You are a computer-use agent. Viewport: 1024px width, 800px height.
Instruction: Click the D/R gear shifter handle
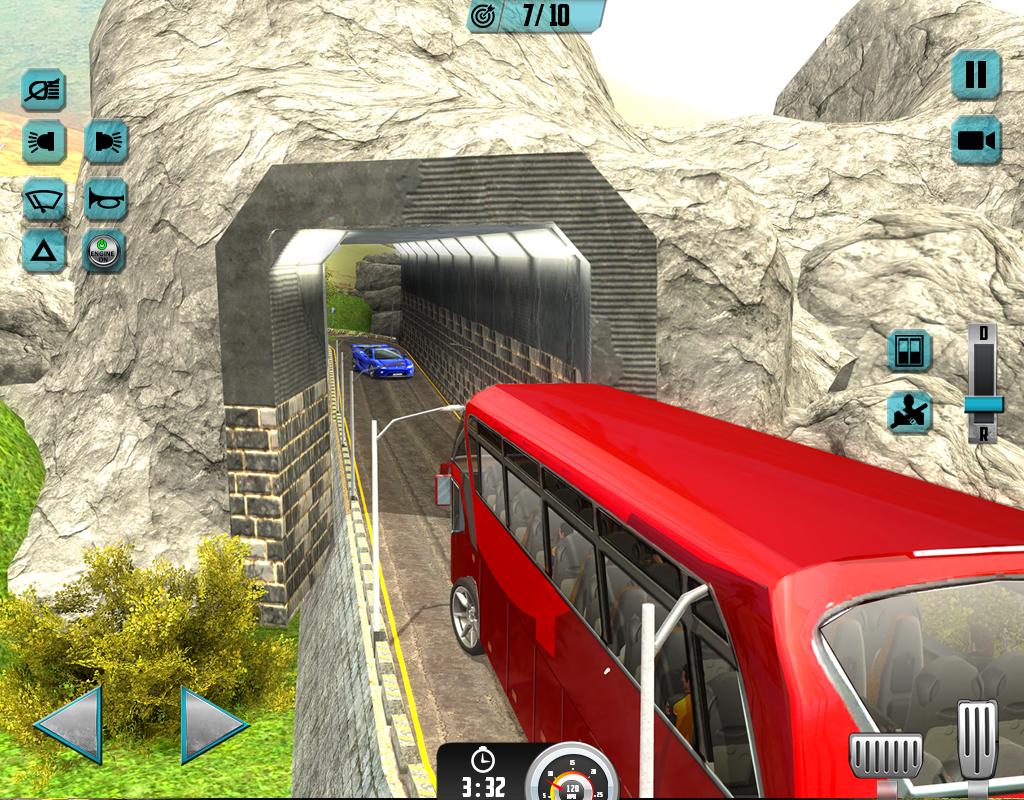(x=983, y=403)
